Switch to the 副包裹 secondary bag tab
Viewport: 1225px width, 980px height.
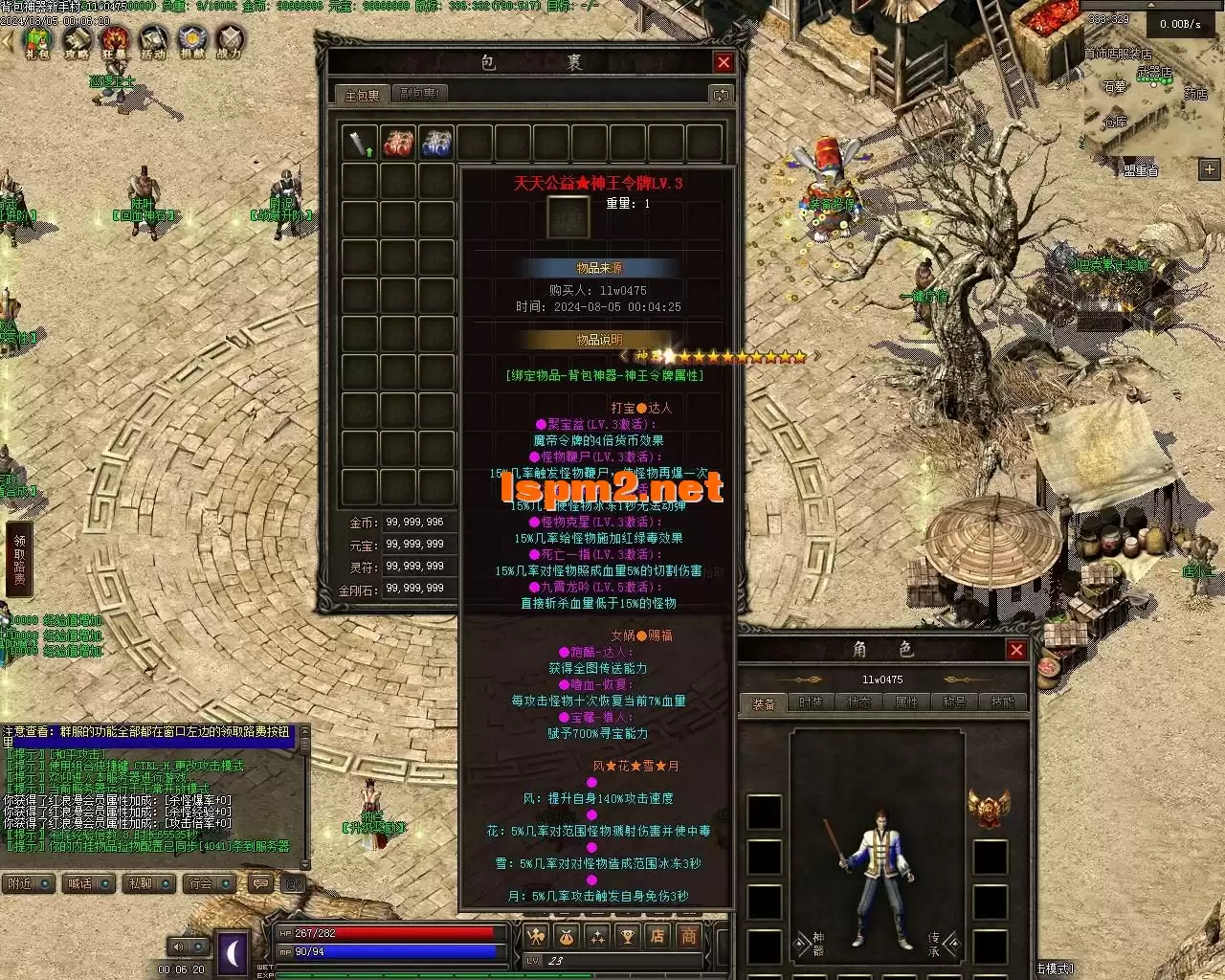[x=419, y=94]
